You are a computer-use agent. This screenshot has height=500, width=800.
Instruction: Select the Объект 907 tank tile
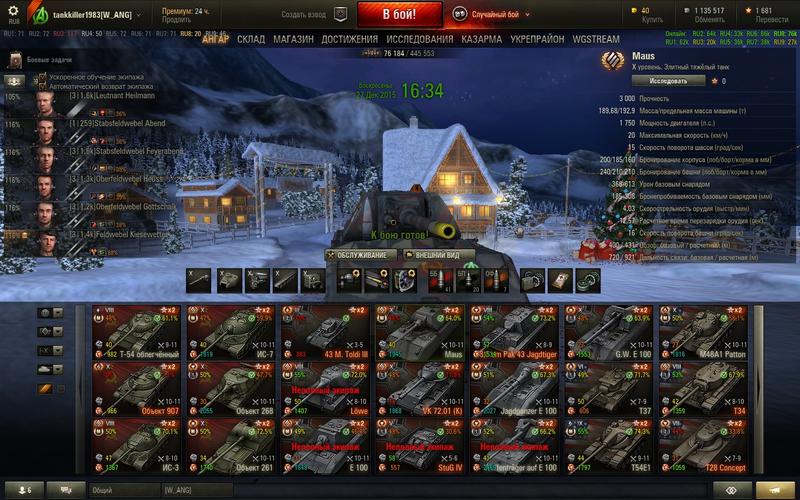(x=138, y=387)
